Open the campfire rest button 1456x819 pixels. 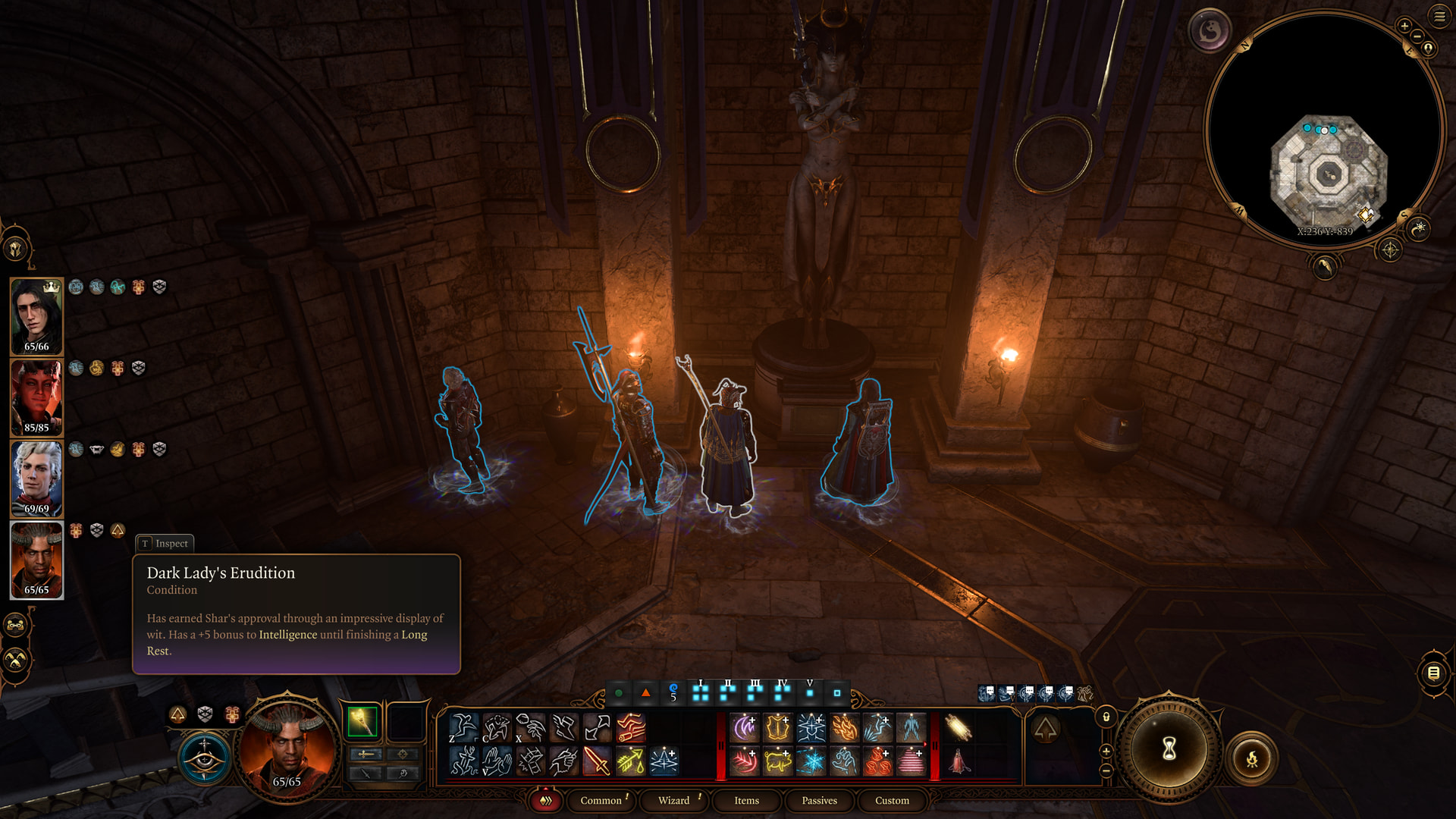point(1252,758)
